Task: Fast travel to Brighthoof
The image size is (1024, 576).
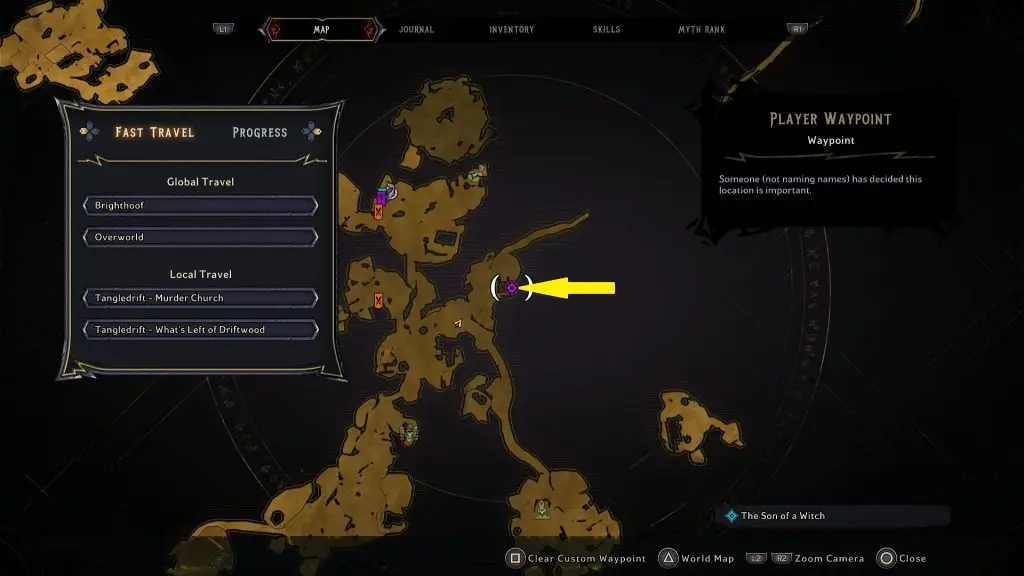Action: click(201, 206)
